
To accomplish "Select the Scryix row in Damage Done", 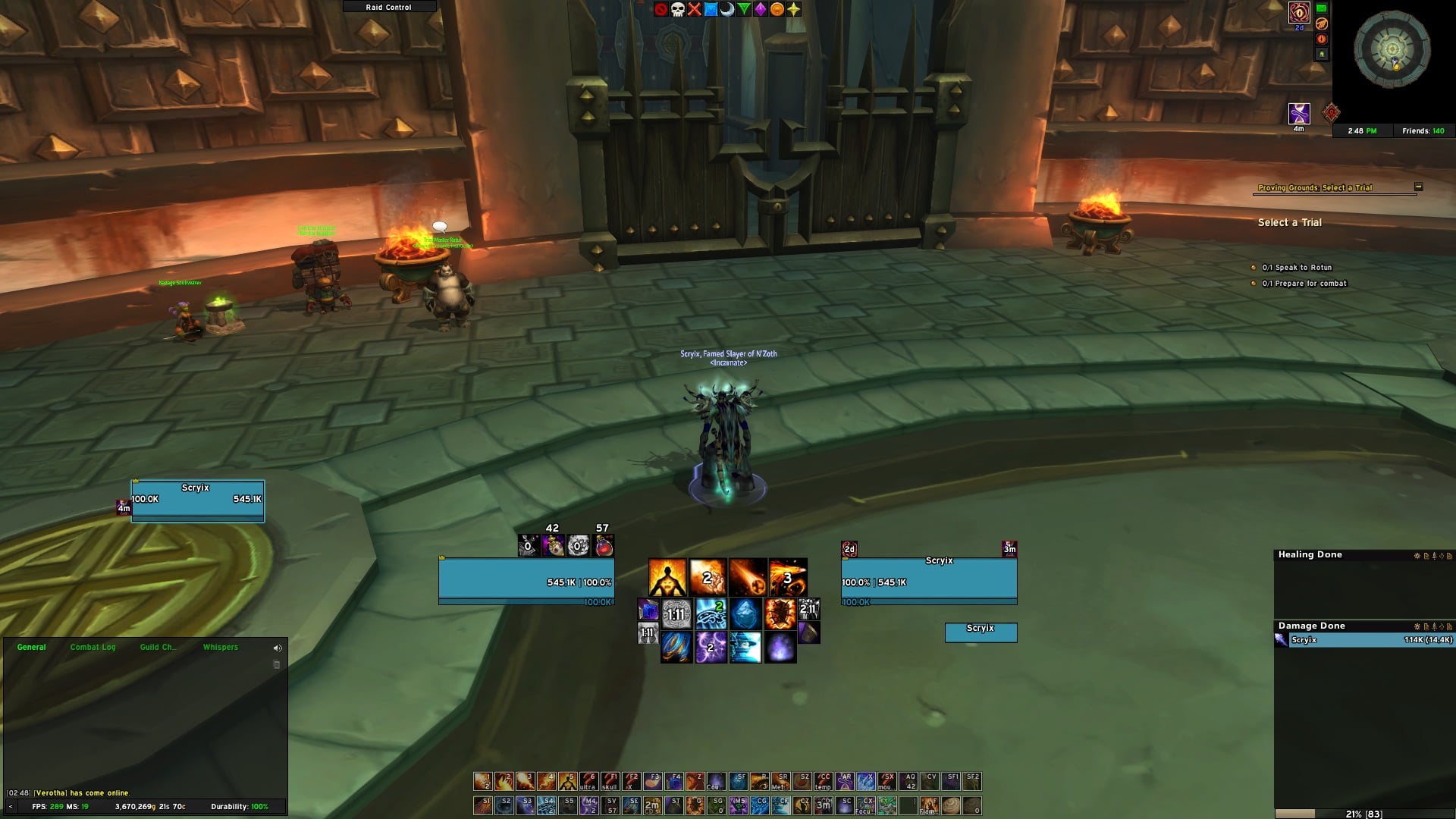I will (x=1363, y=640).
